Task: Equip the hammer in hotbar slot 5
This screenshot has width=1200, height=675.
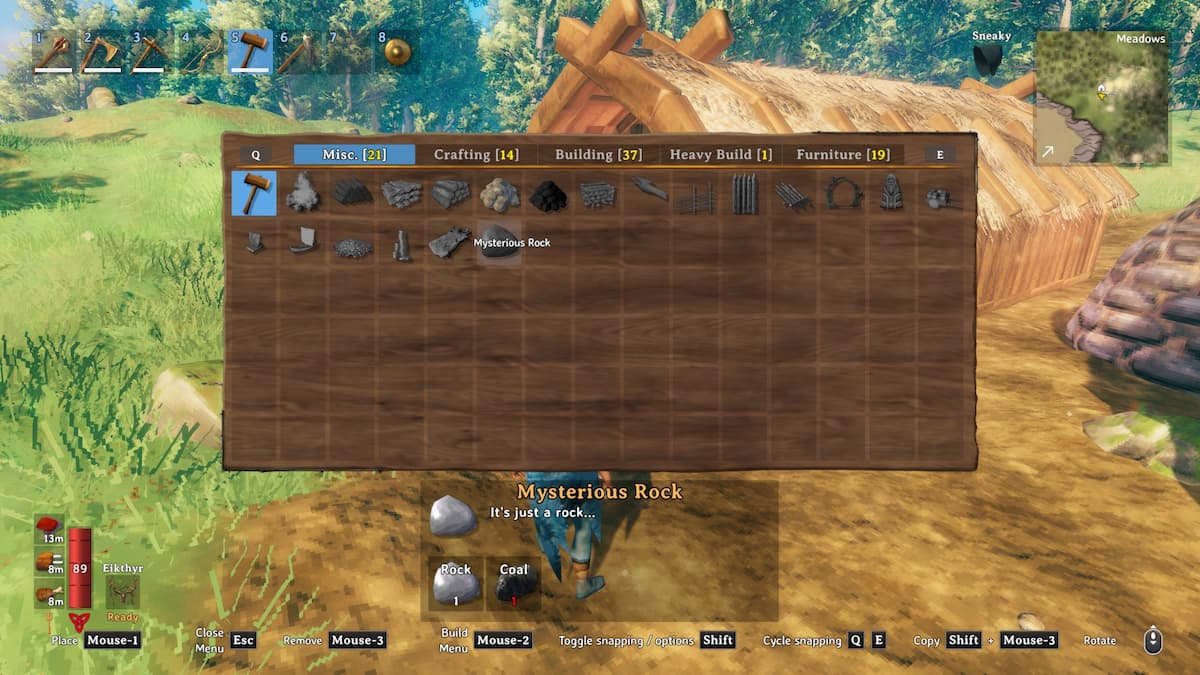Action: 250,52
